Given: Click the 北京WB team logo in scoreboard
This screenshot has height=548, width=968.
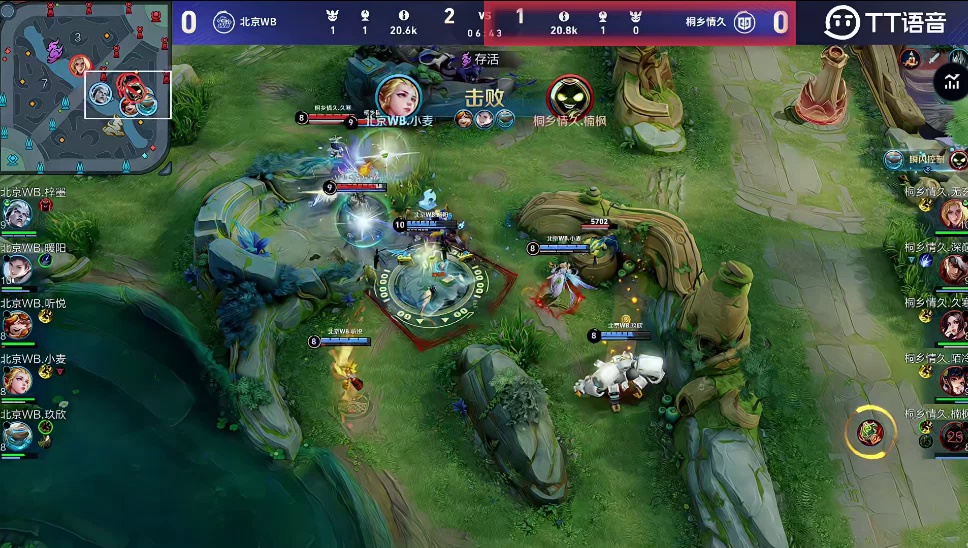Looking at the screenshot, I should click(x=224, y=22).
